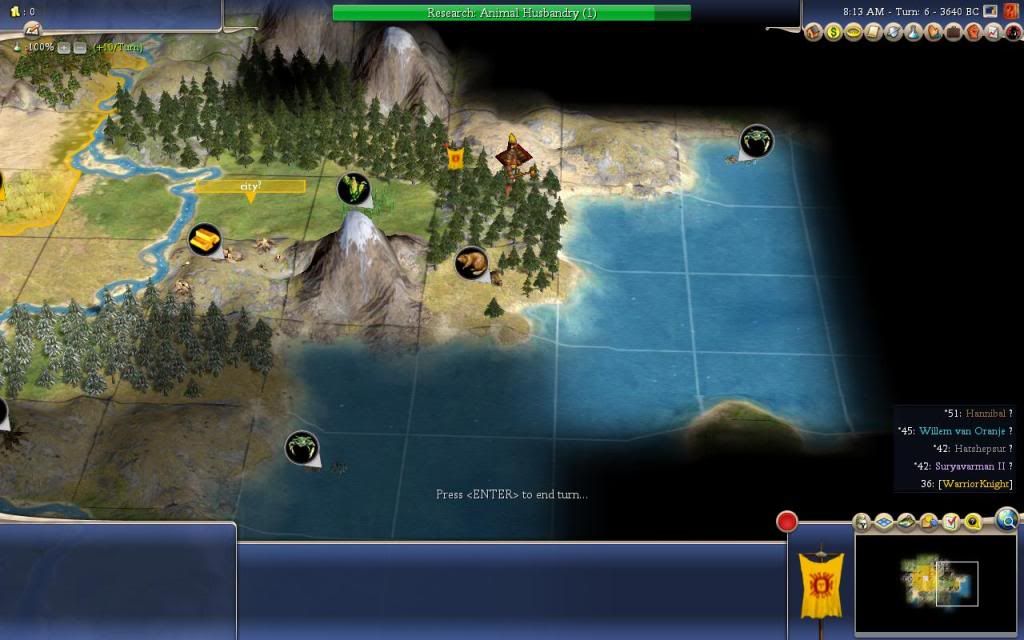
Task: Open the main menu window icon
Action: coord(990,11)
